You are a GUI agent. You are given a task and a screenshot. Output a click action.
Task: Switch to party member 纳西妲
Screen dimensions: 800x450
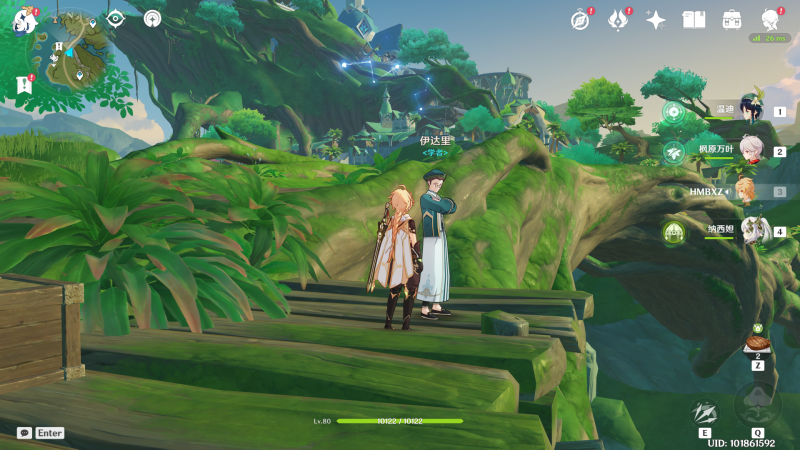[x=750, y=232]
